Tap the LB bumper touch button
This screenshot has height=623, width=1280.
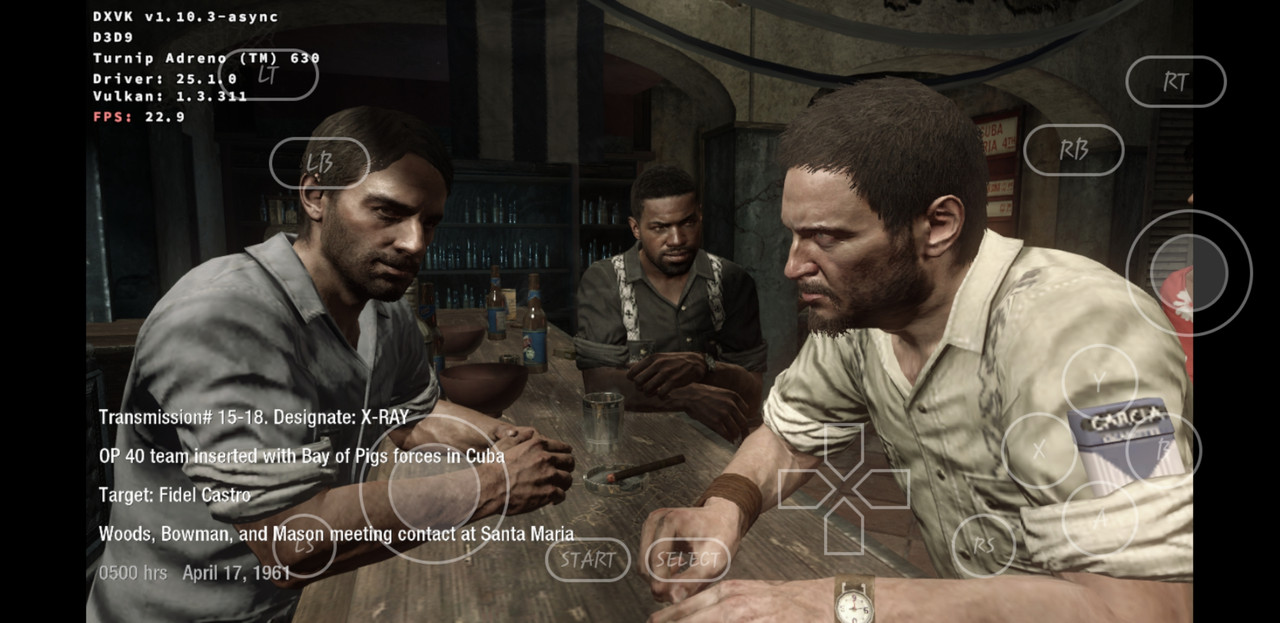pyautogui.click(x=320, y=163)
